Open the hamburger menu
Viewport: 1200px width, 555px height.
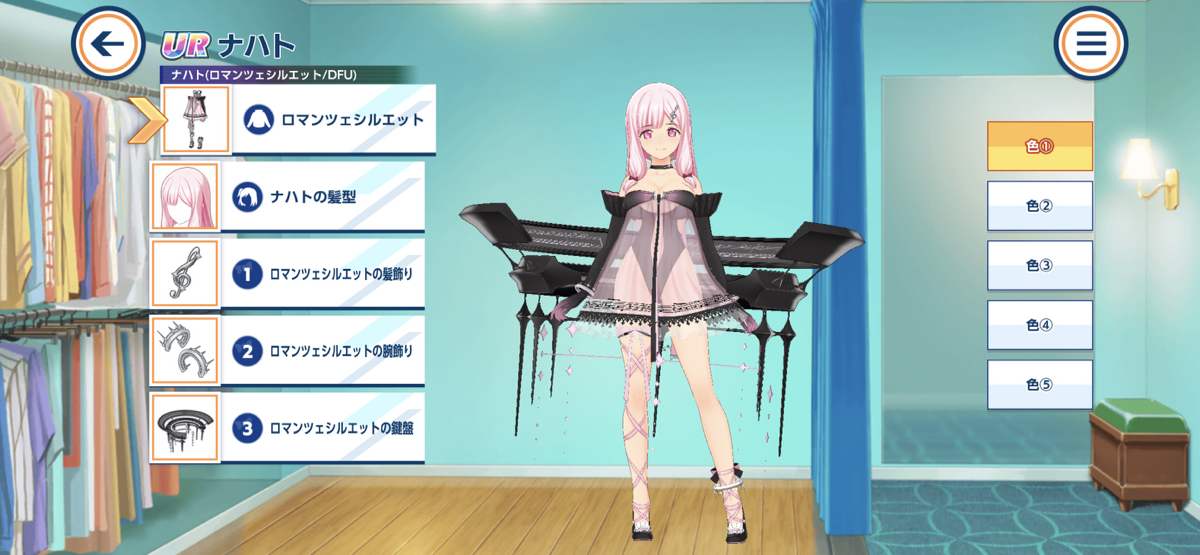click(1090, 44)
